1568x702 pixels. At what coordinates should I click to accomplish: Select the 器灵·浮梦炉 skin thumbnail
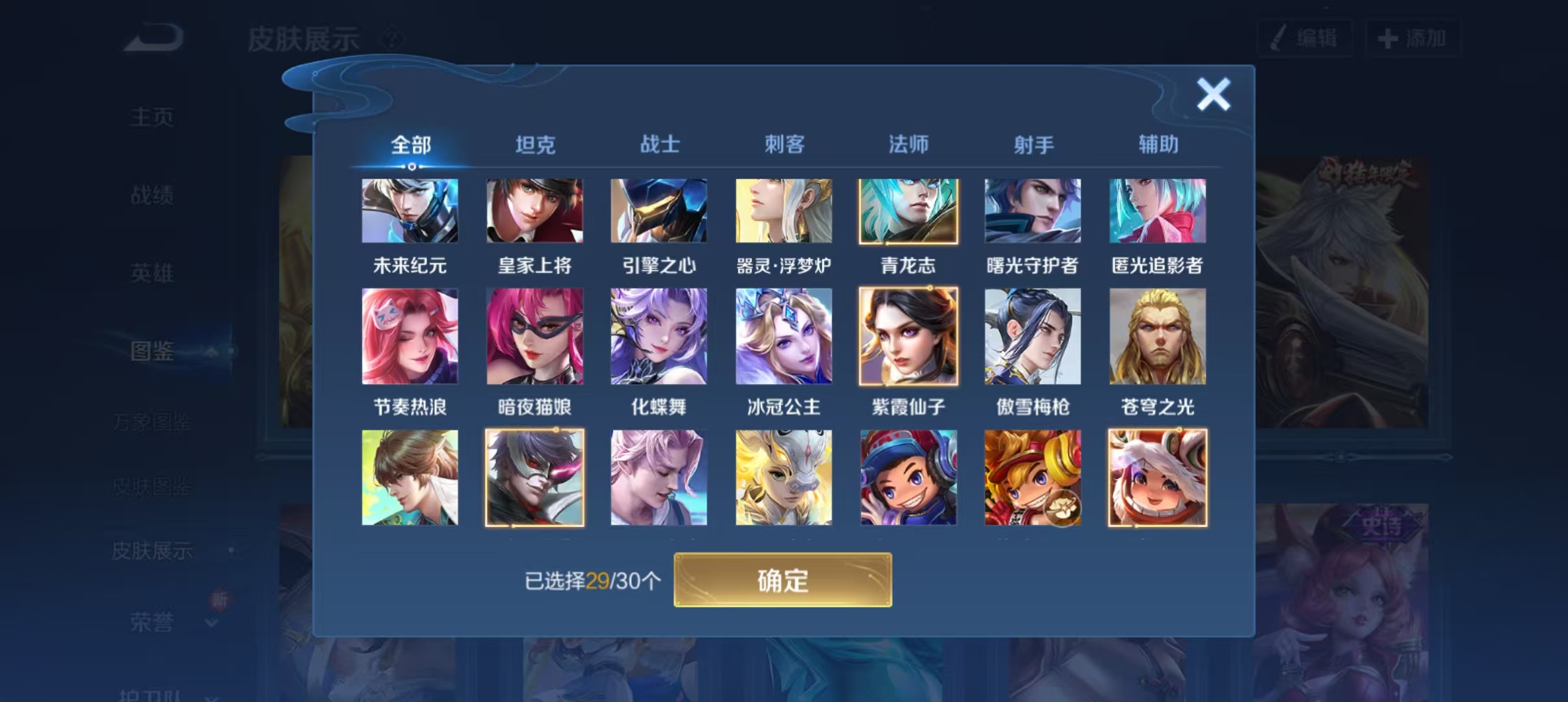point(784,210)
